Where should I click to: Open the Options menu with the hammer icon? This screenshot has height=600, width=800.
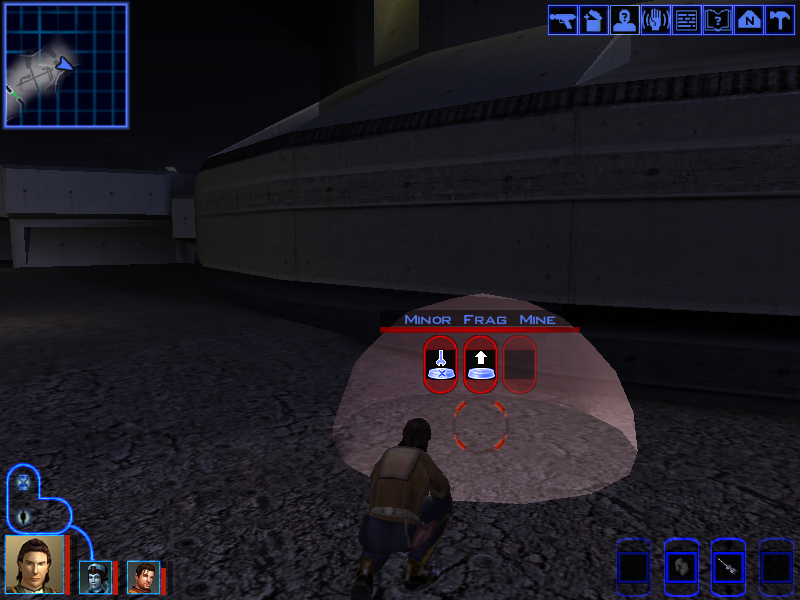[780, 20]
